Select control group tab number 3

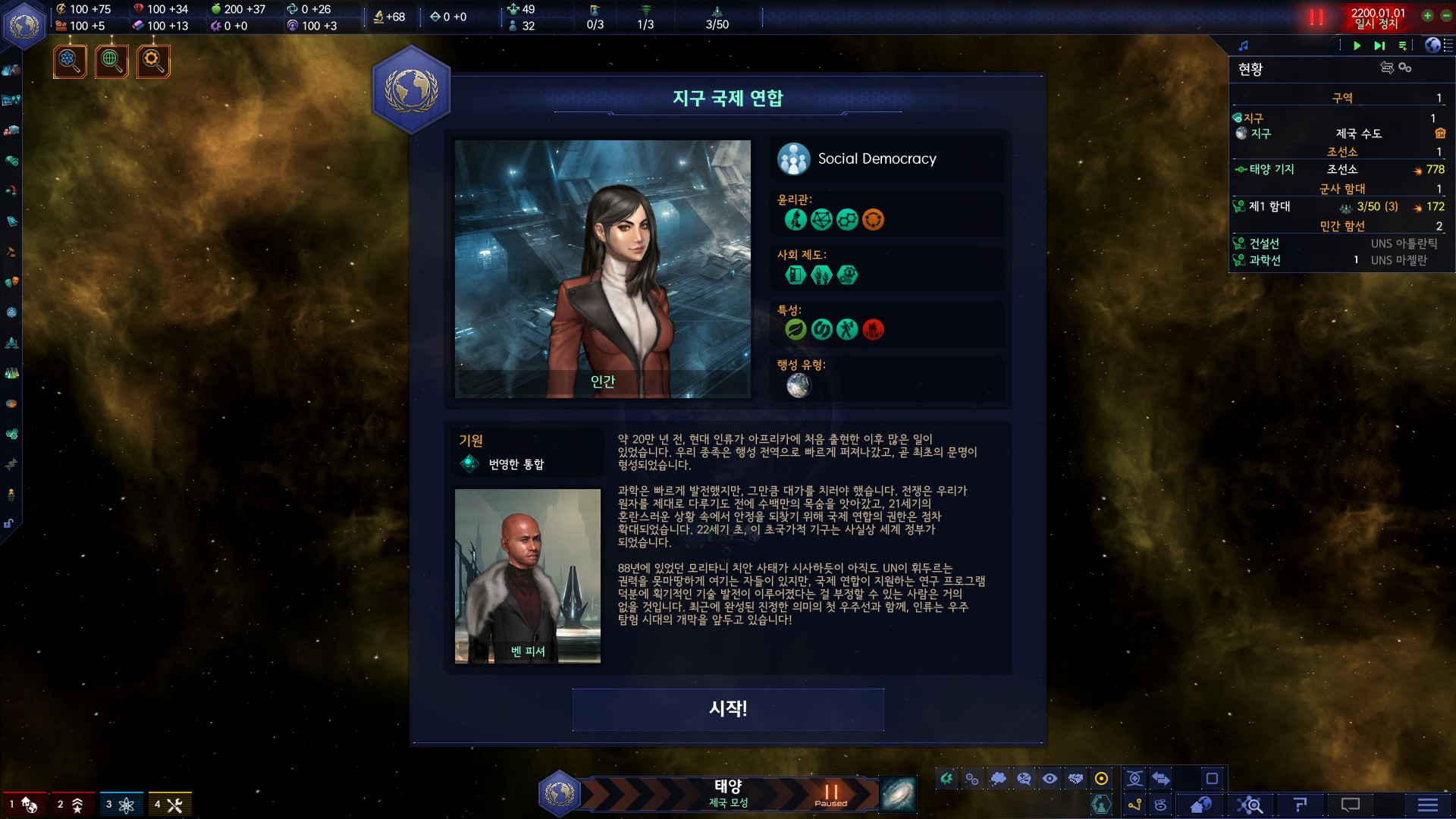tap(121, 805)
